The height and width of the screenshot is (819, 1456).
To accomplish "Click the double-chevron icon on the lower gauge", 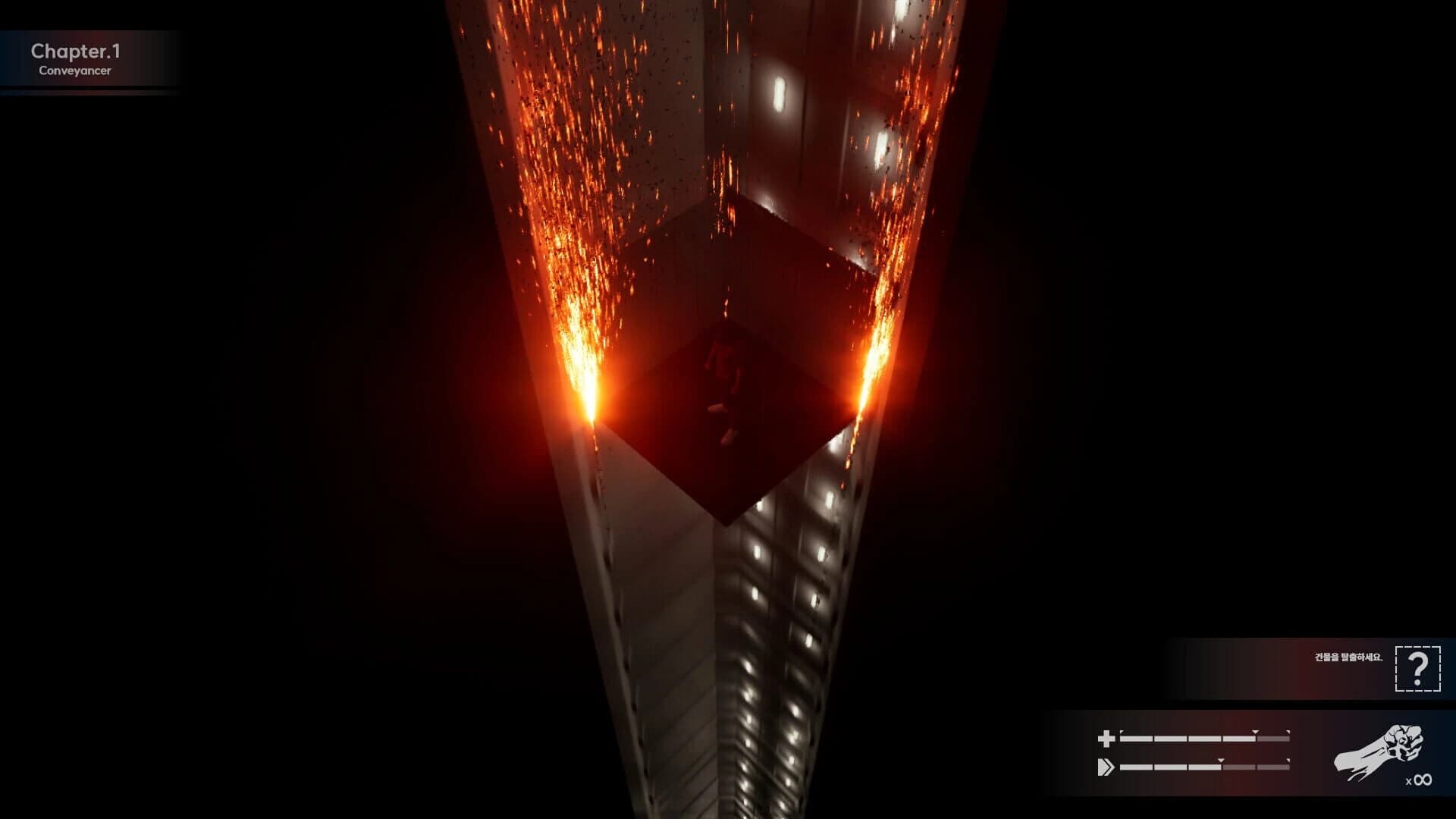I will coord(1107,766).
